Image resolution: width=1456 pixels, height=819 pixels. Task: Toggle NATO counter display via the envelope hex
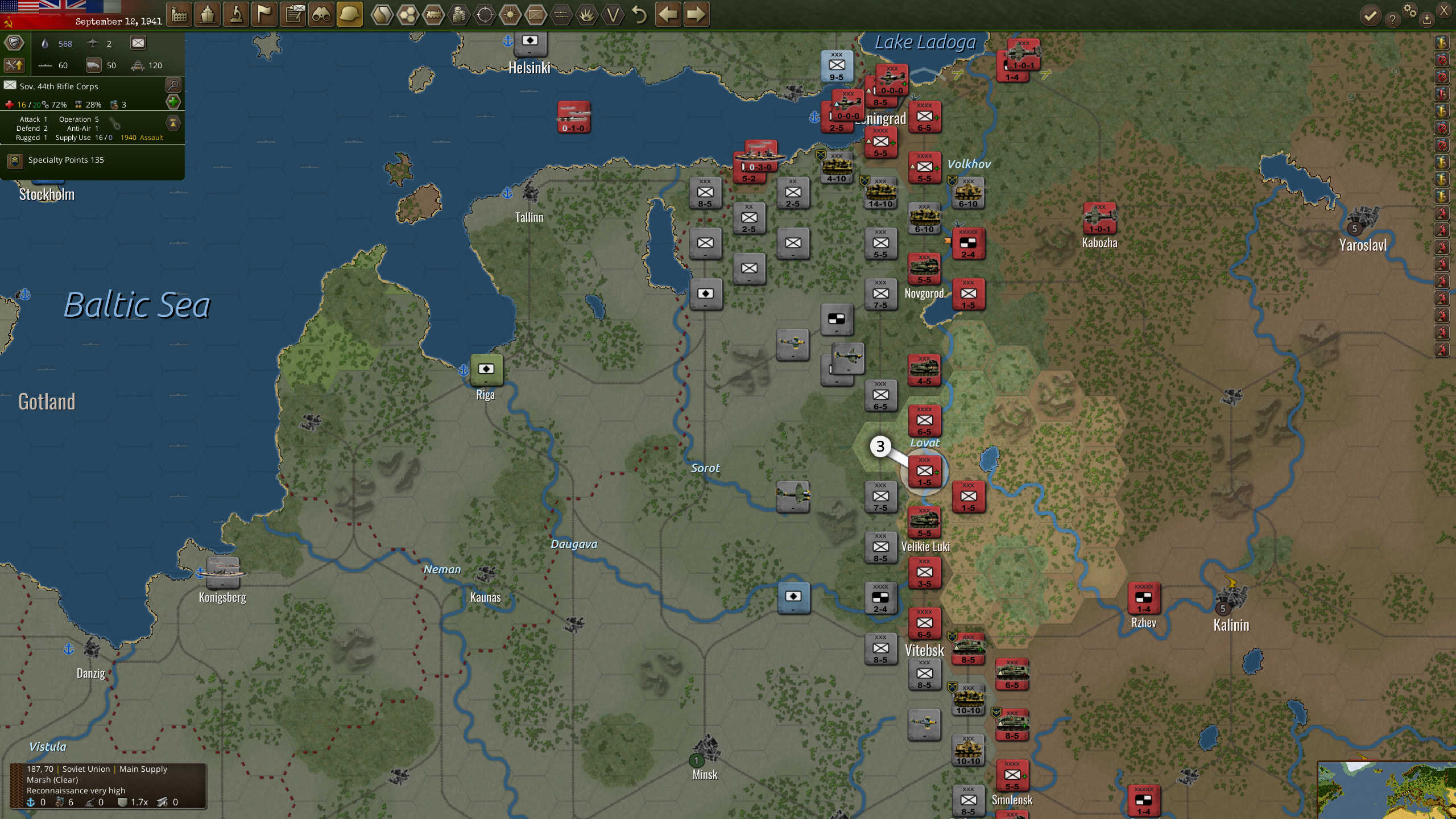click(x=536, y=15)
